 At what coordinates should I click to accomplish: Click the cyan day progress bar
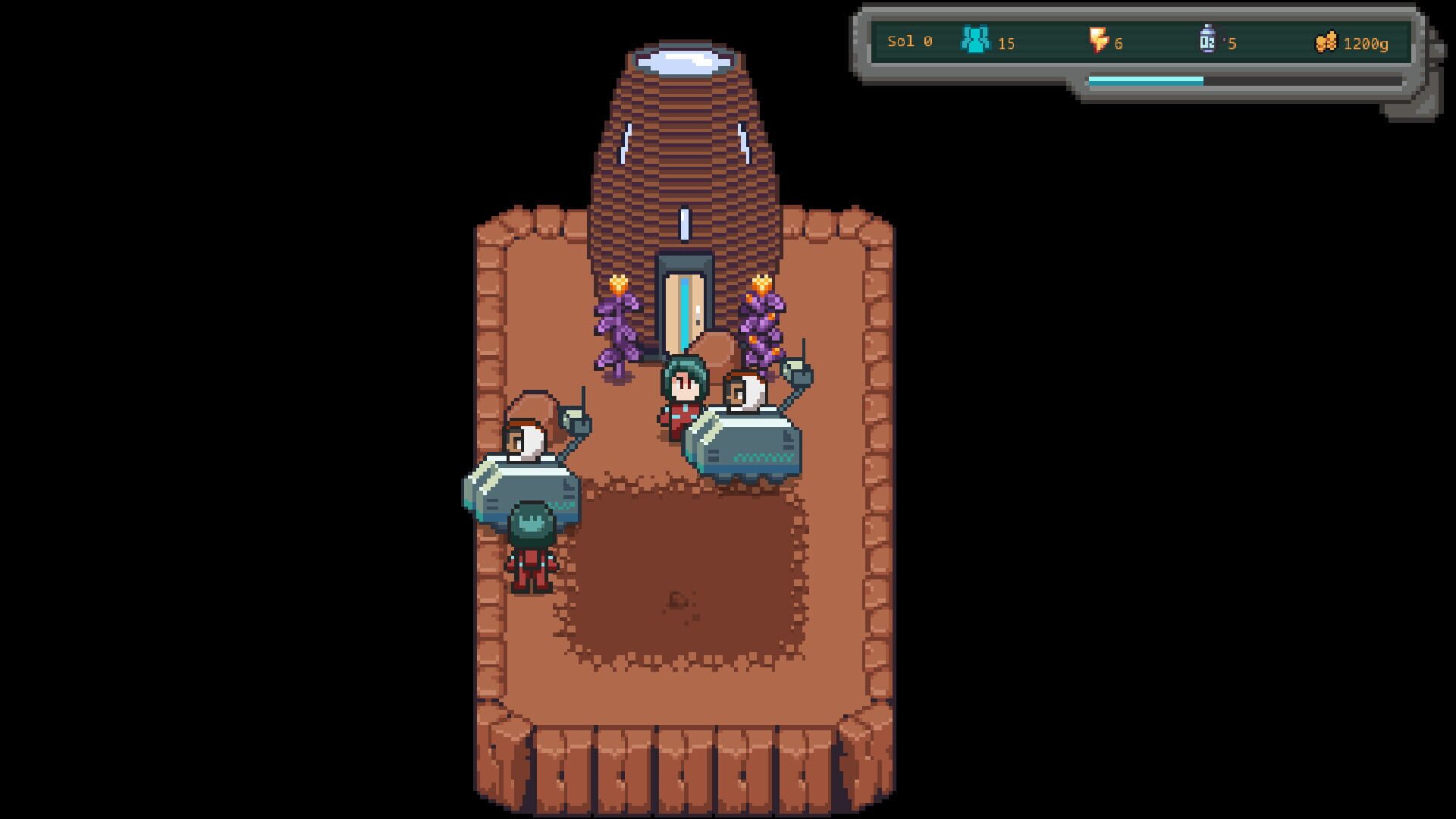pyautogui.click(x=1145, y=78)
